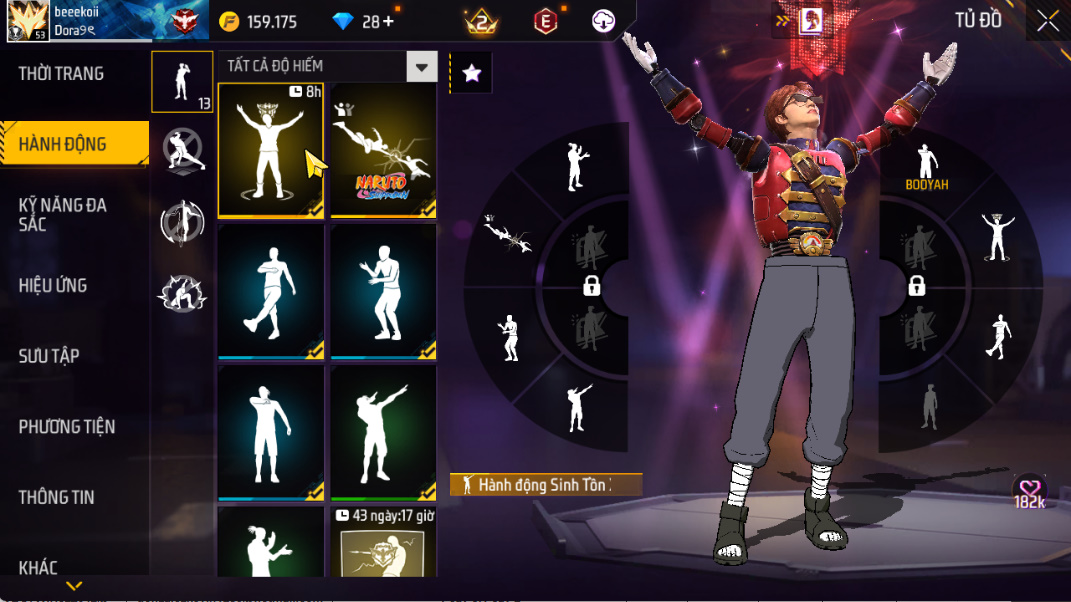This screenshot has height=602, width=1071.
Task: Select the Hành Động tab
Action: [x=63, y=145]
